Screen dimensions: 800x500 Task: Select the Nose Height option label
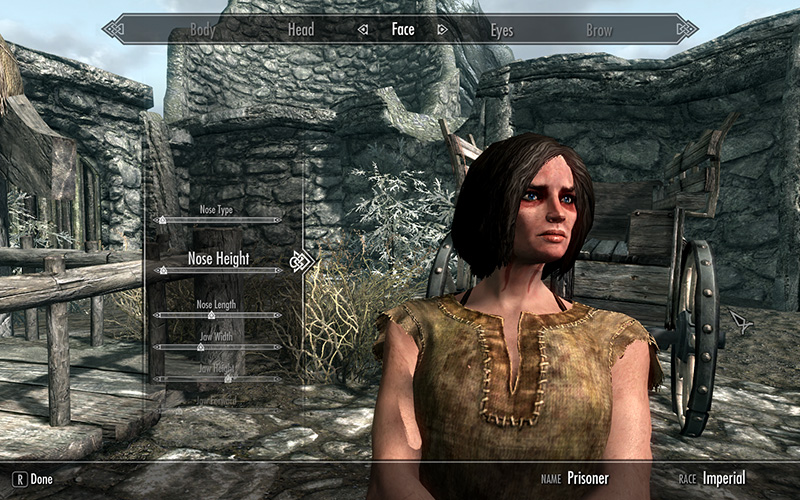[218, 258]
